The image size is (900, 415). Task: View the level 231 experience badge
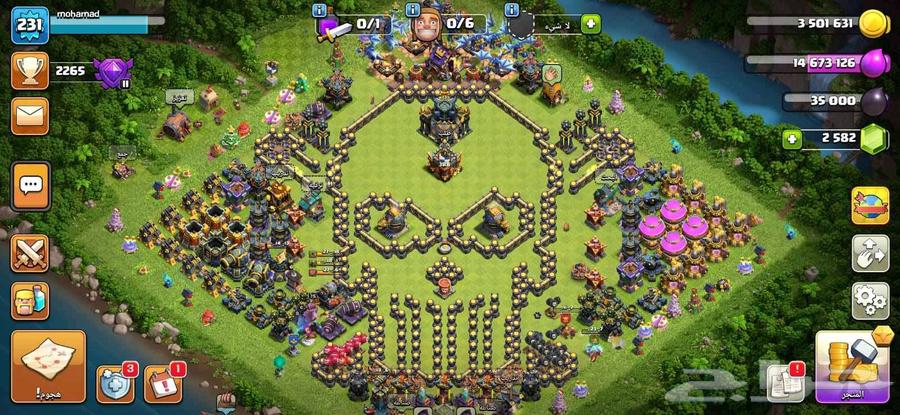point(30,26)
